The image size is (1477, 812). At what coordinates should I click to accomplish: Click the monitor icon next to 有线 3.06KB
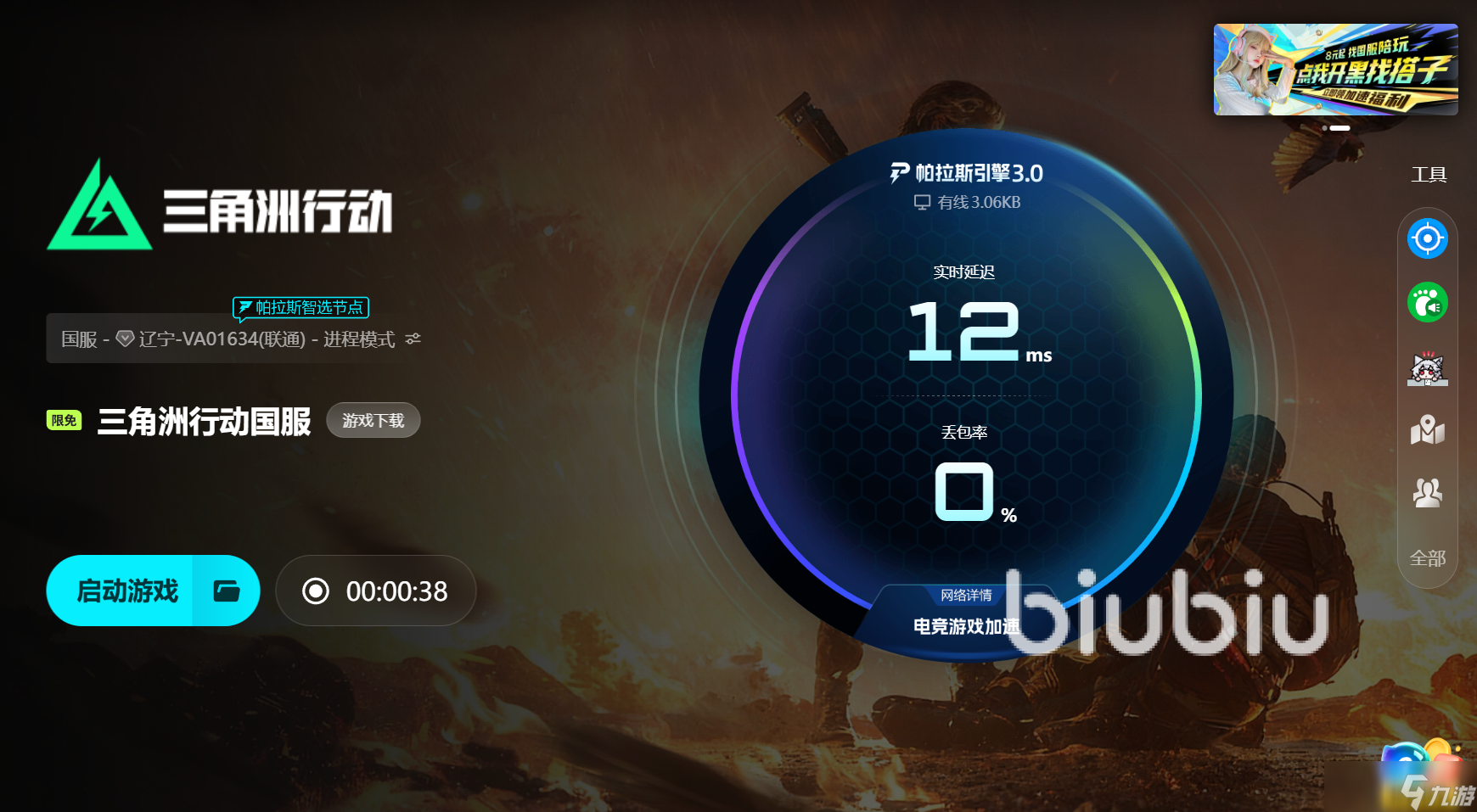click(x=922, y=203)
